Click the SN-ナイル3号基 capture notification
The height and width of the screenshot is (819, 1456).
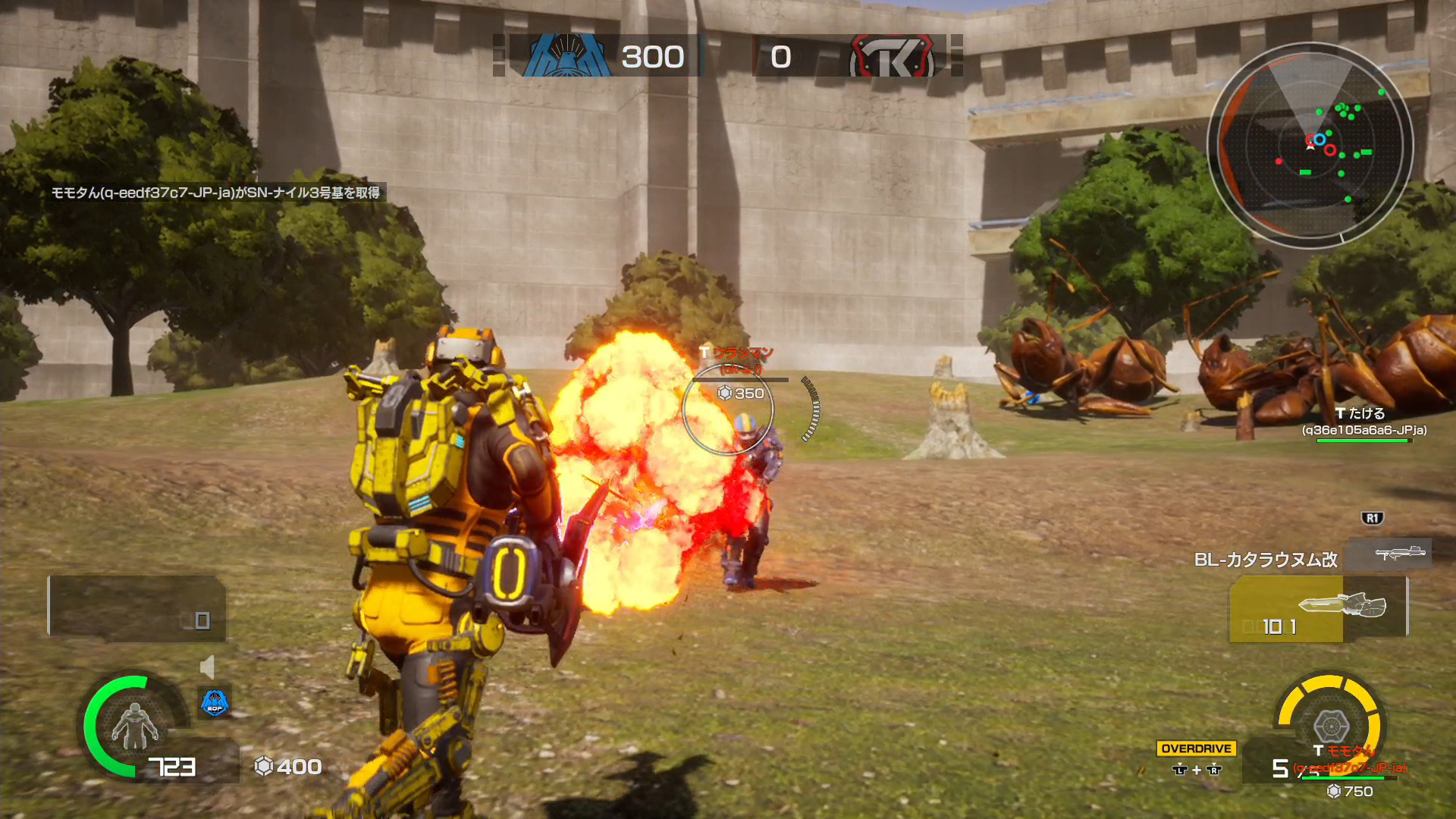click(215, 193)
